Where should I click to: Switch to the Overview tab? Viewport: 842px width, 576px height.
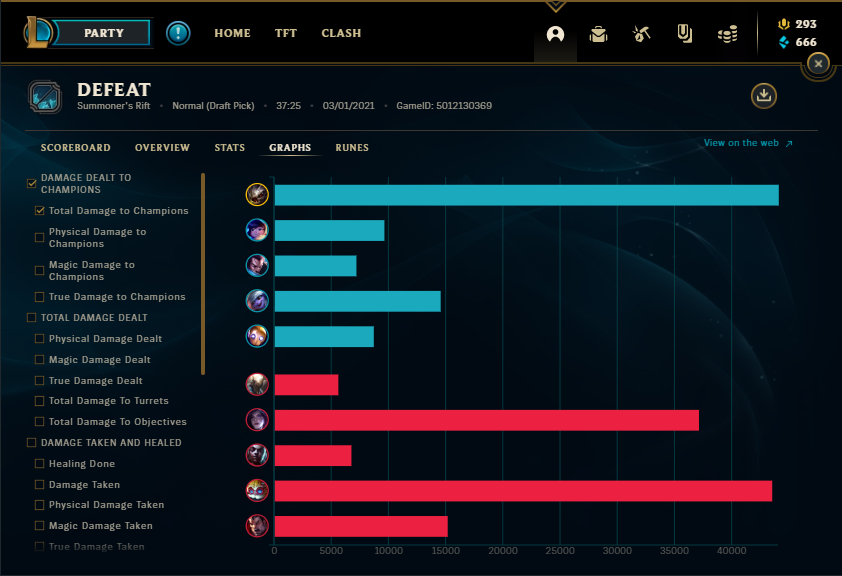162,148
